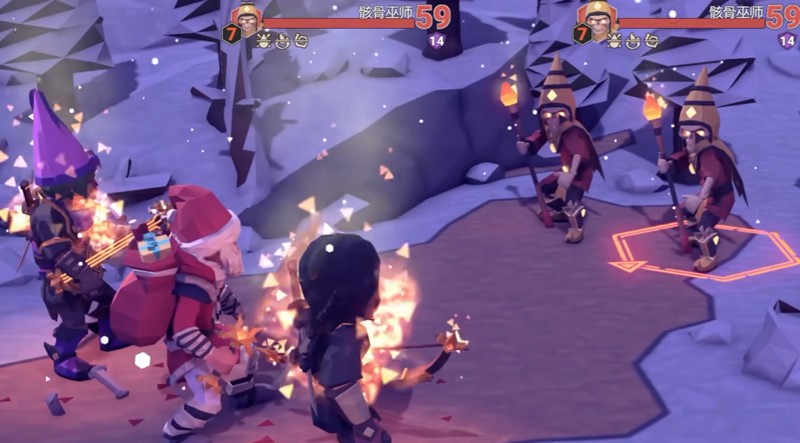Image resolution: width=800 pixels, height=443 pixels.
Task: Select the skeleton wizard on the orange hexagon marker
Action: click(701, 170)
